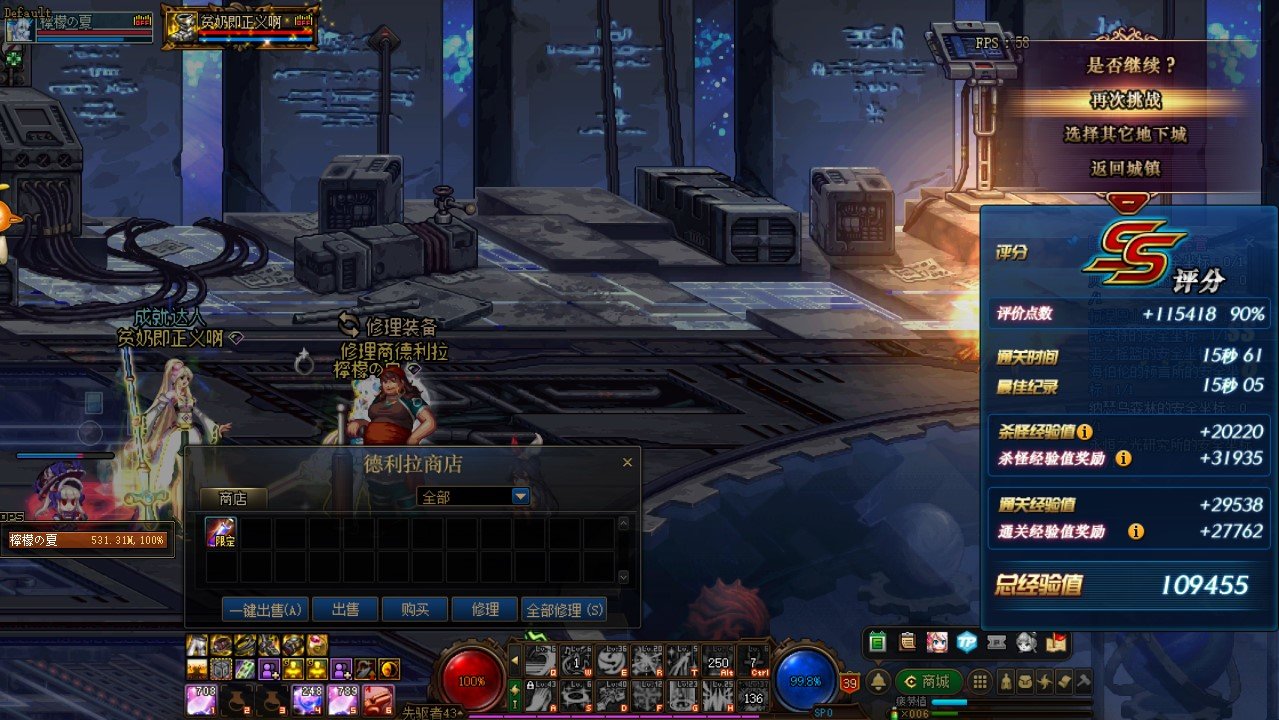Open the 全部 category dropdown
Viewport: 1279px width, 720px height.
click(x=520, y=496)
